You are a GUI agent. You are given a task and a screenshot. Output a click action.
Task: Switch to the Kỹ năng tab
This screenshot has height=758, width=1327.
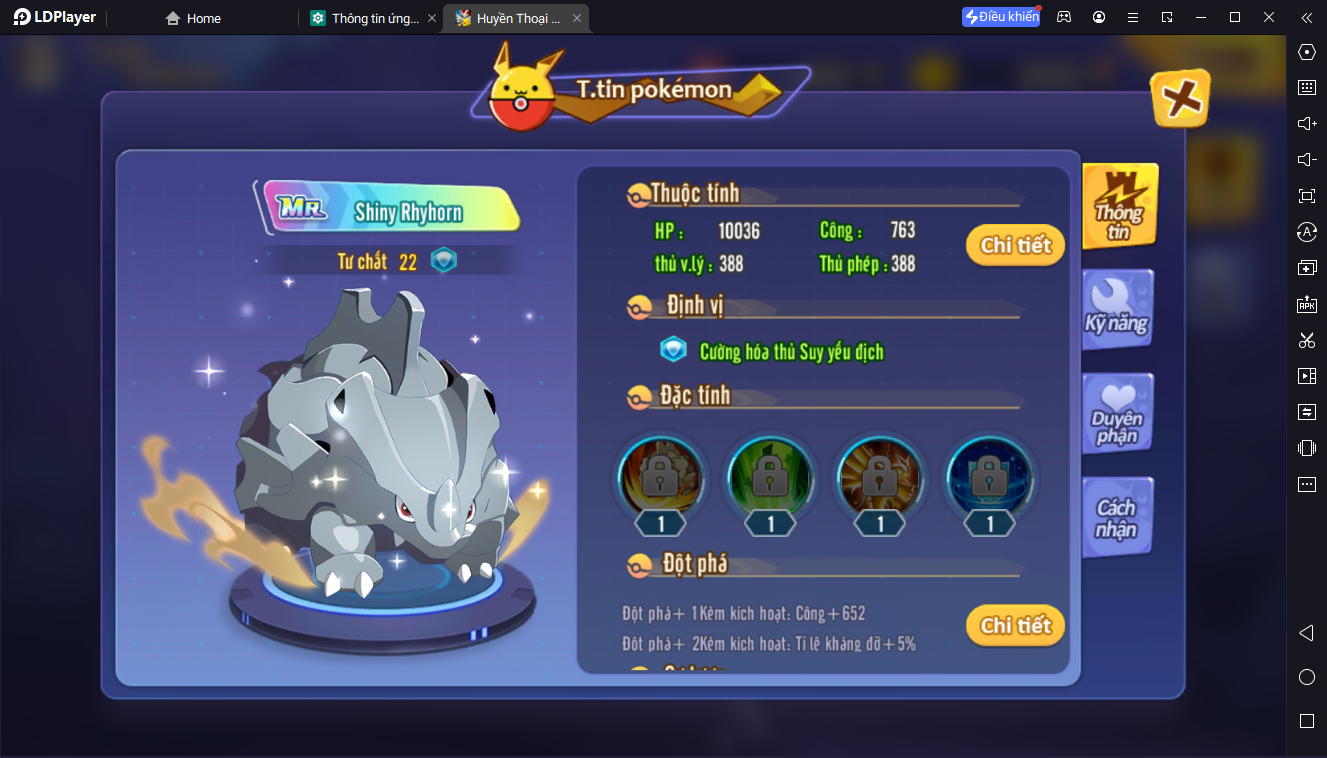pos(1117,308)
